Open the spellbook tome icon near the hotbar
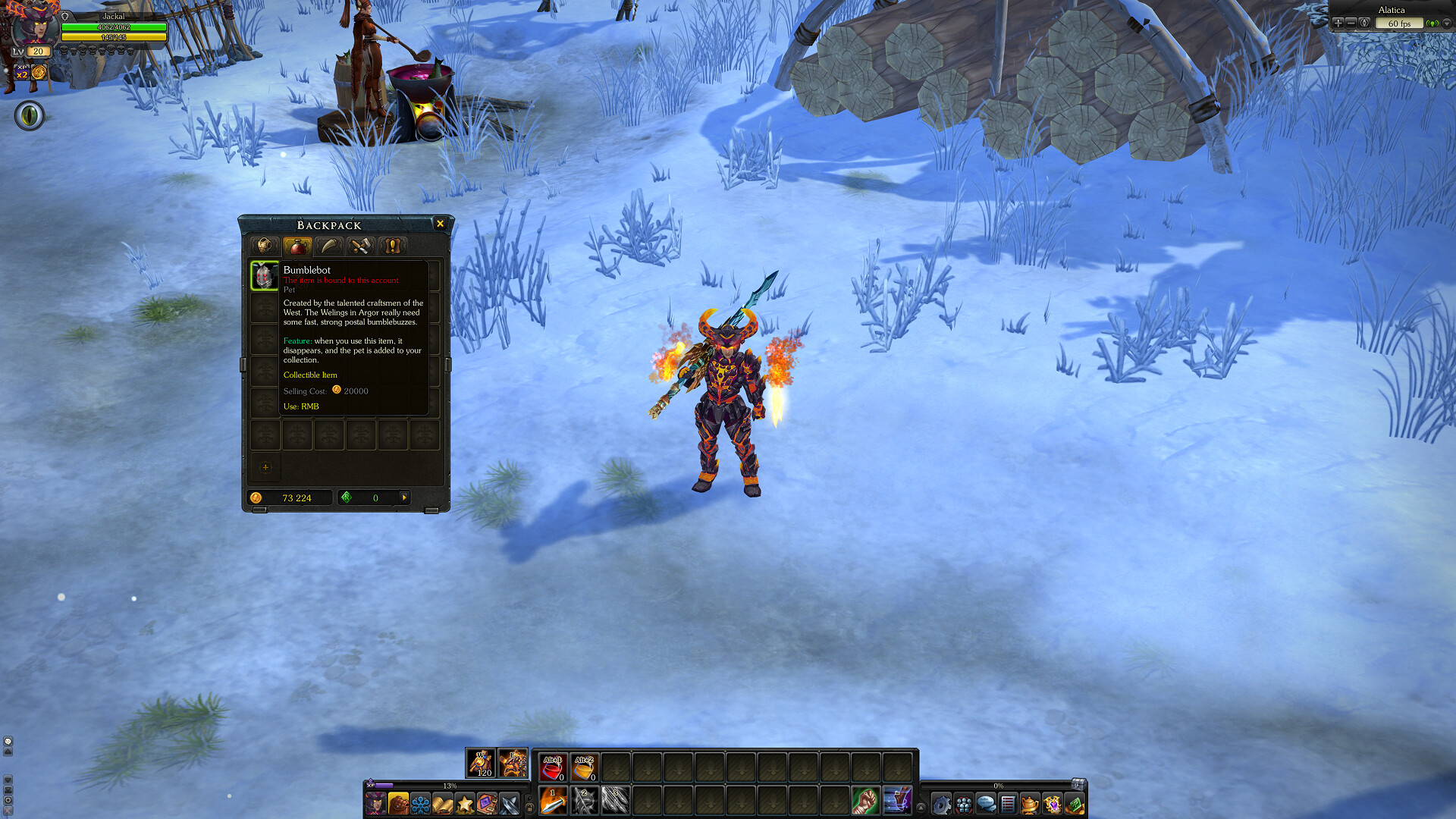 (485, 804)
